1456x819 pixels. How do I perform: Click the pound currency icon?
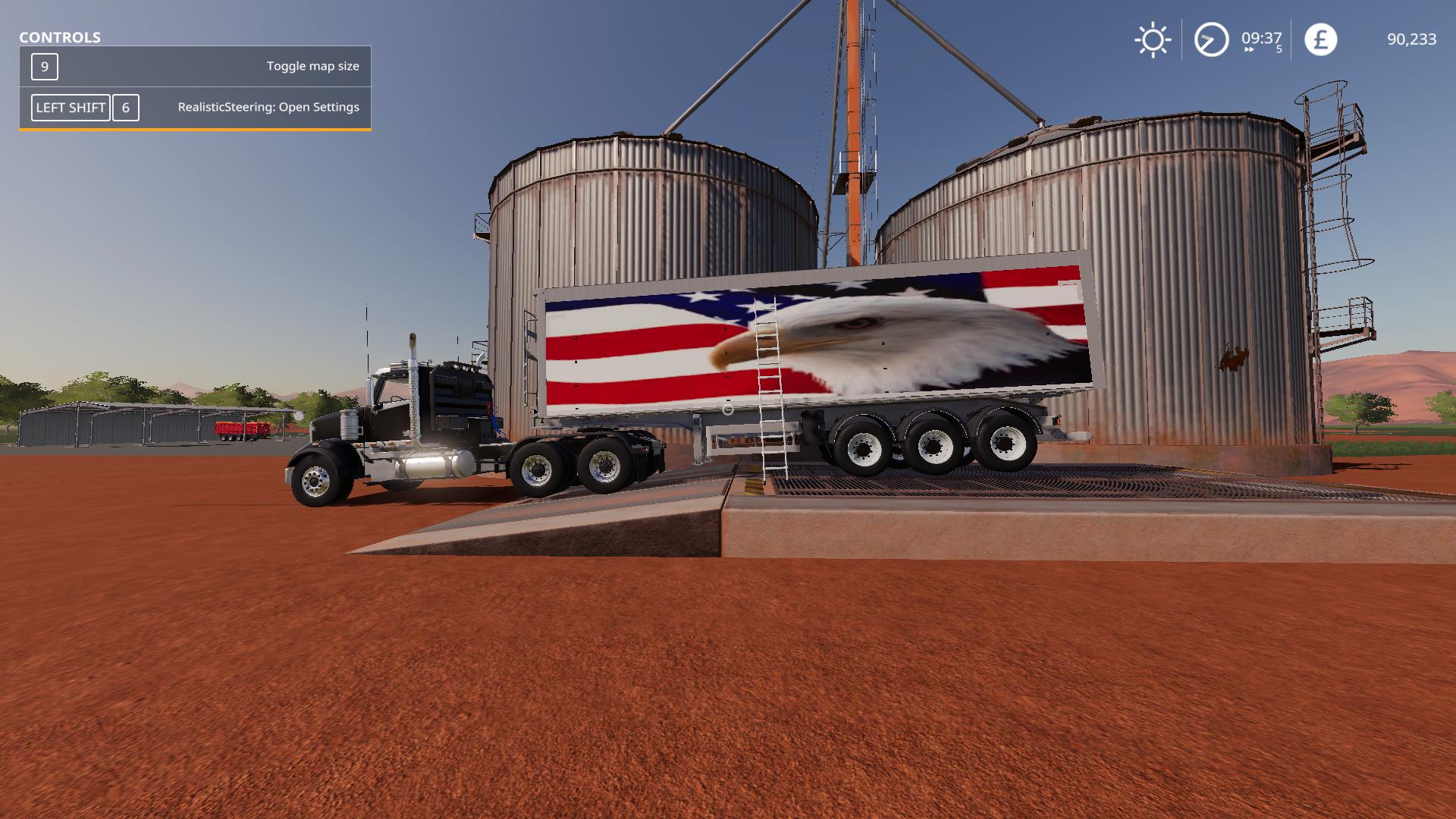[x=1320, y=39]
